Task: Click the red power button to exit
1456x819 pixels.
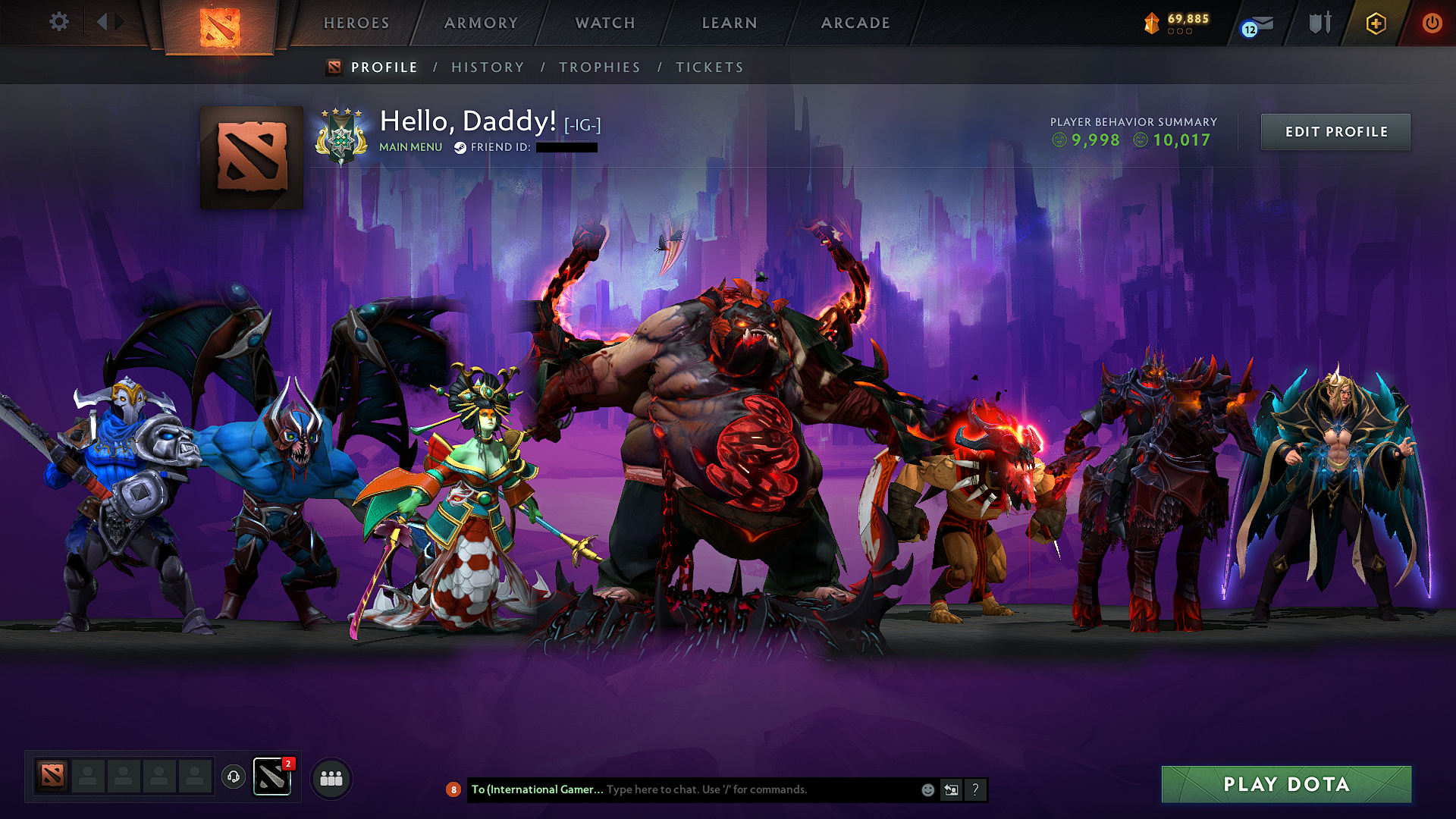Action: click(x=1432, y=23)
